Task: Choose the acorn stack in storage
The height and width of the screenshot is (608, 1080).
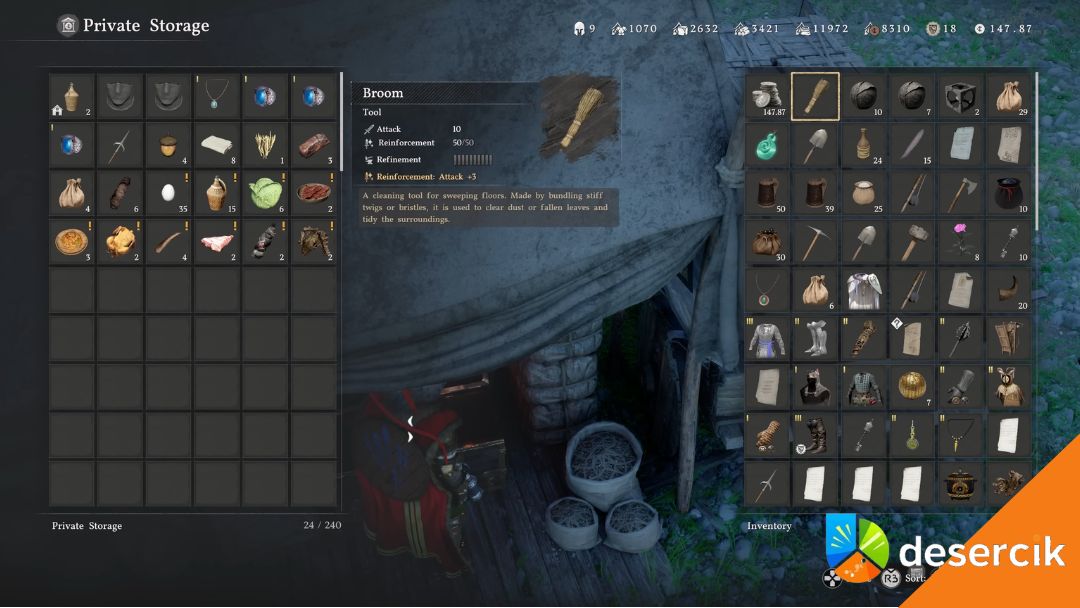Action: tap(168, 145)
